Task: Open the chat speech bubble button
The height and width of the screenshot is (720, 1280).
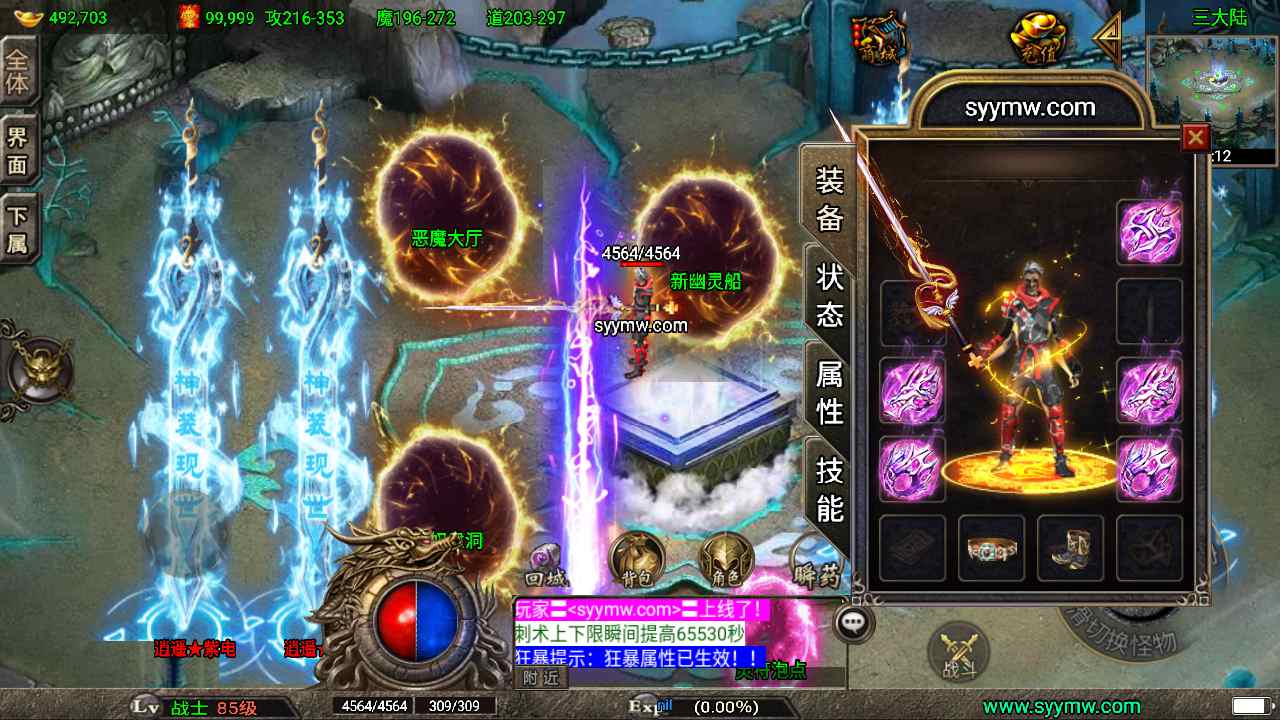Action: point(853,622)
